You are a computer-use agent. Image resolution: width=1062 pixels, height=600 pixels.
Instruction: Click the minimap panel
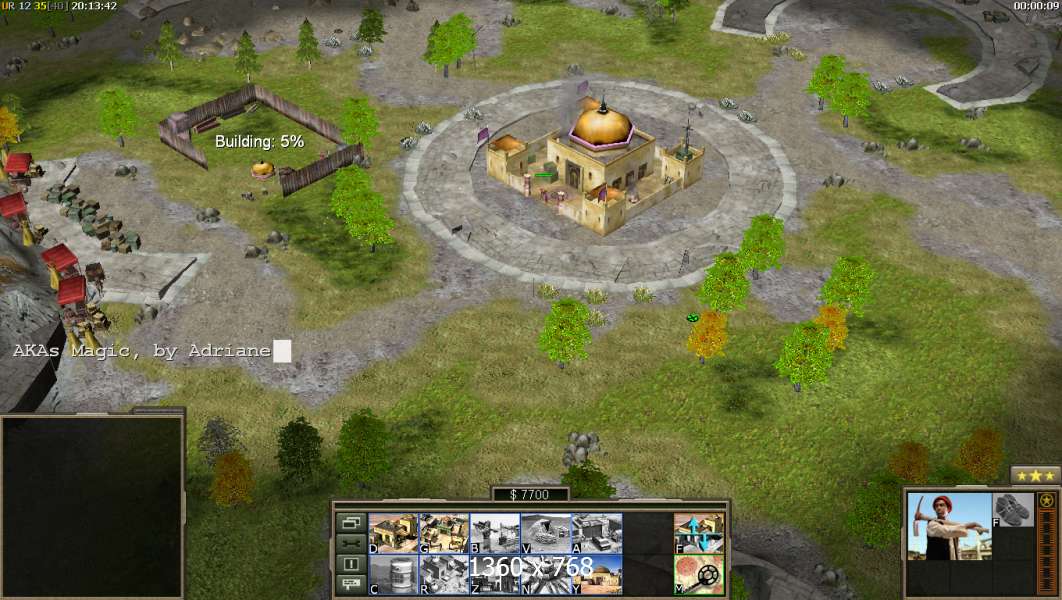coord(92,505)
